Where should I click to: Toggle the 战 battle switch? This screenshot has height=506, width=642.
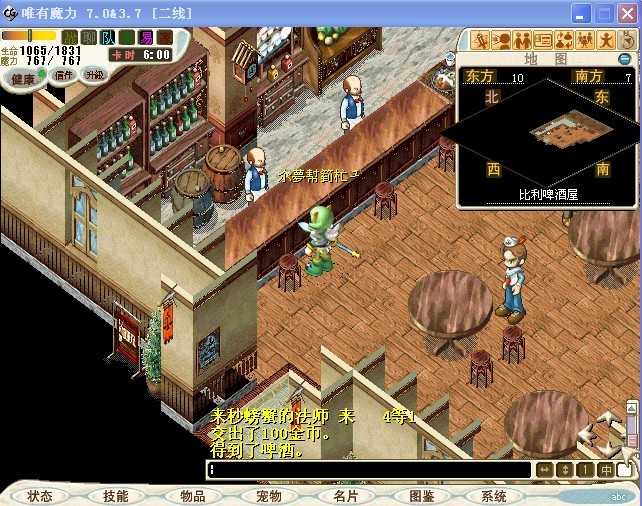[x=71, y=37]
